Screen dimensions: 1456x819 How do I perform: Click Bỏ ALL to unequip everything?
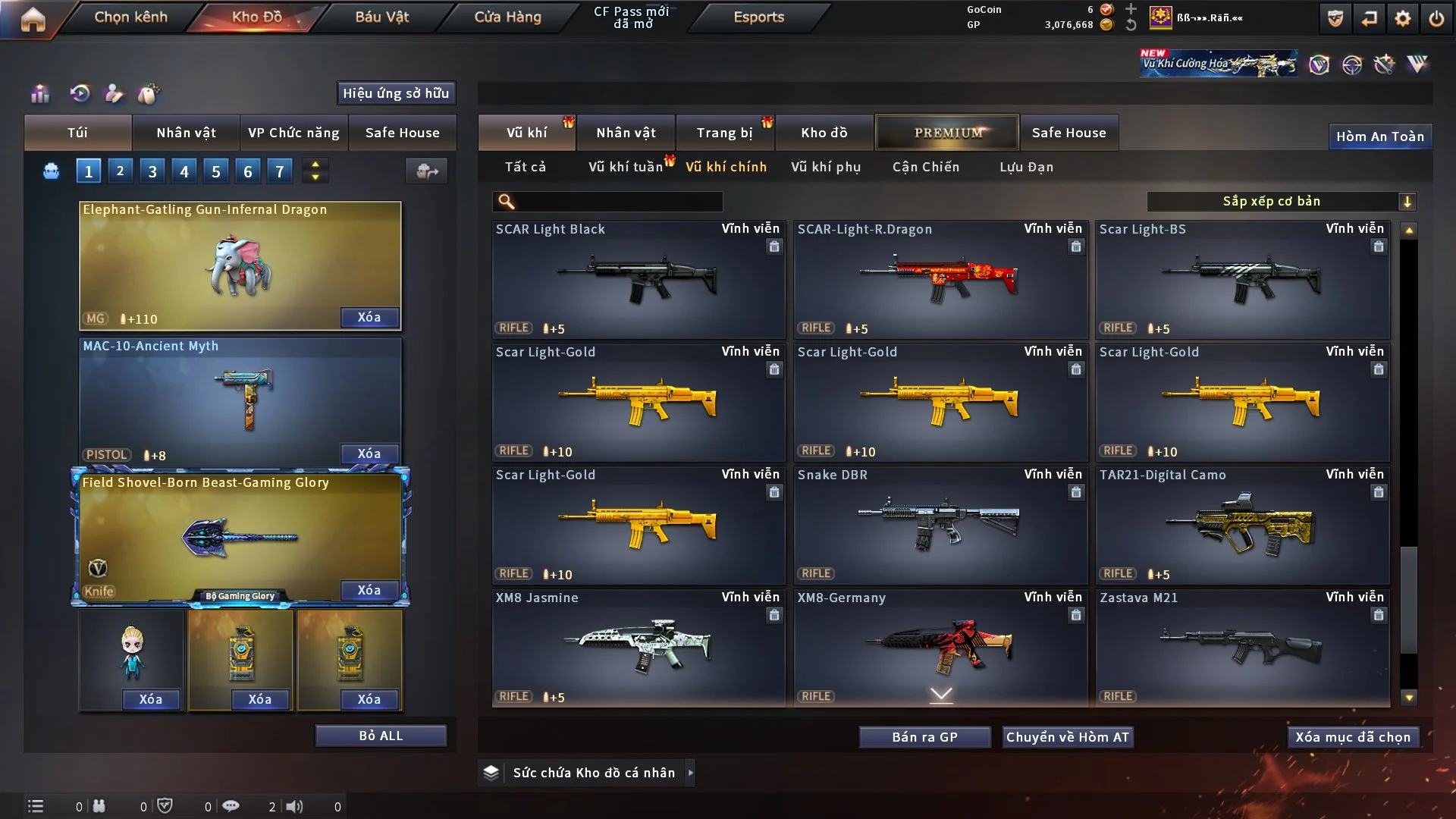pos(381,736)
